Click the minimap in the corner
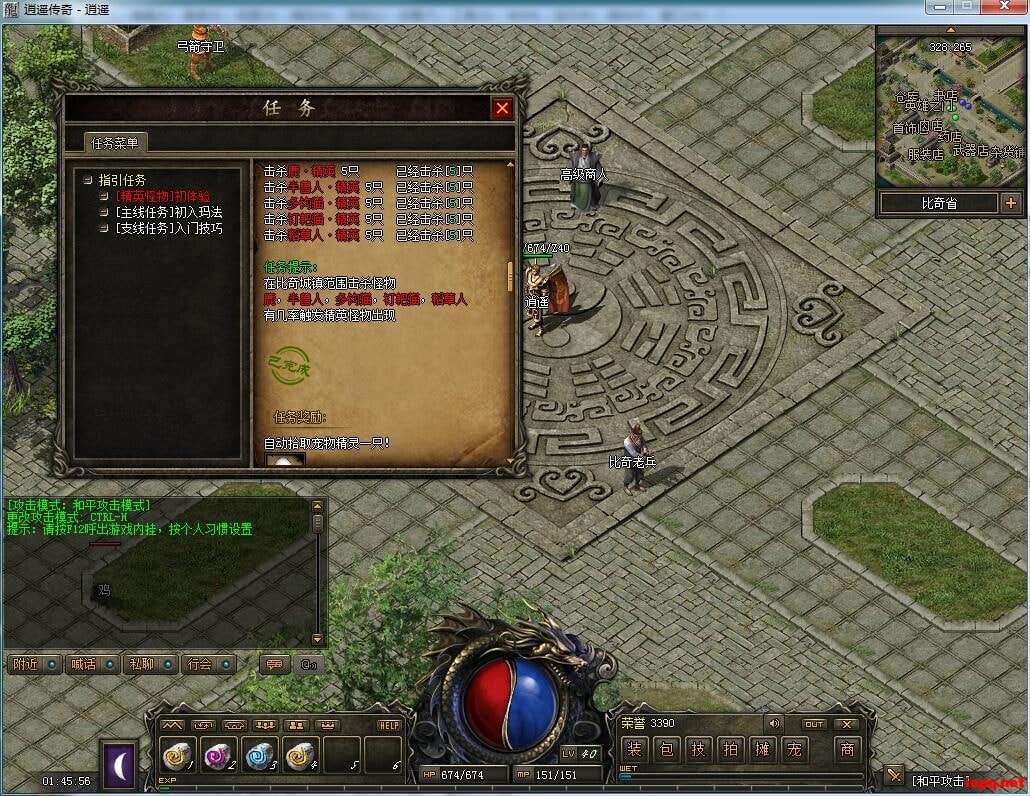 click(950, 108)
